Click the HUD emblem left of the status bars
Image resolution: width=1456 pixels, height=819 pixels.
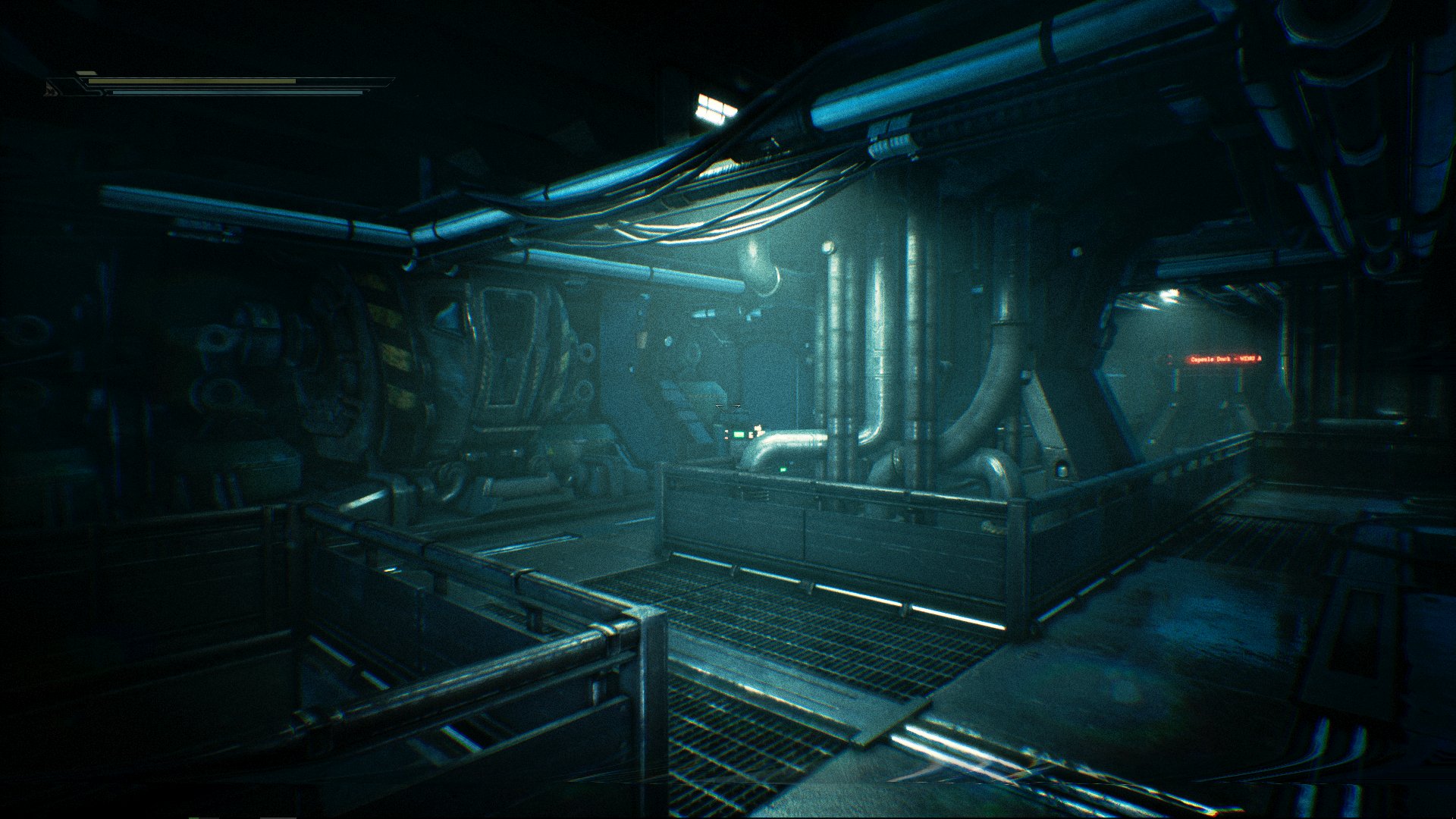53,91
